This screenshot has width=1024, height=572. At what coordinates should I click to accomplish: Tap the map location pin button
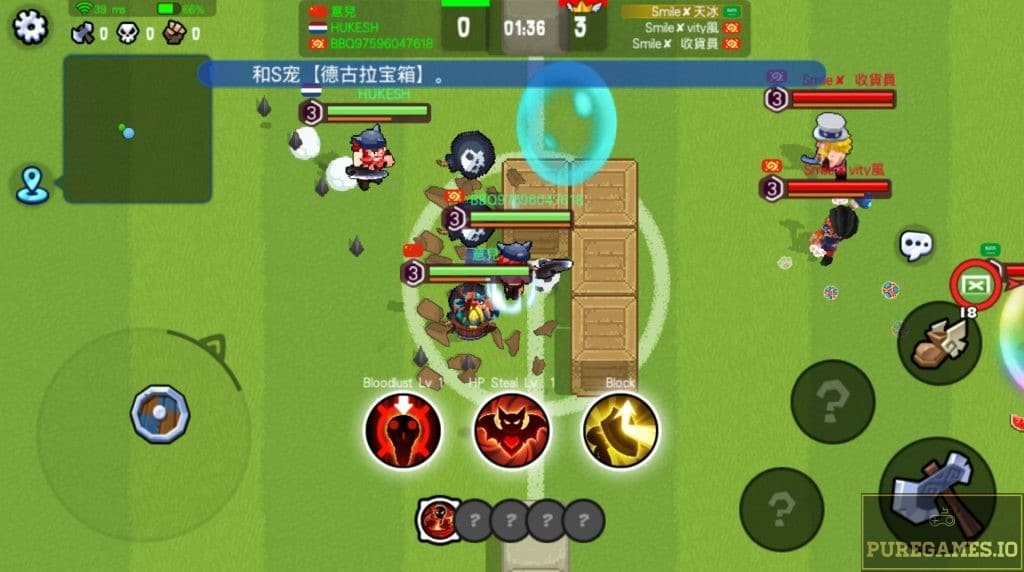pyautogui.click(x=33, y=185)
